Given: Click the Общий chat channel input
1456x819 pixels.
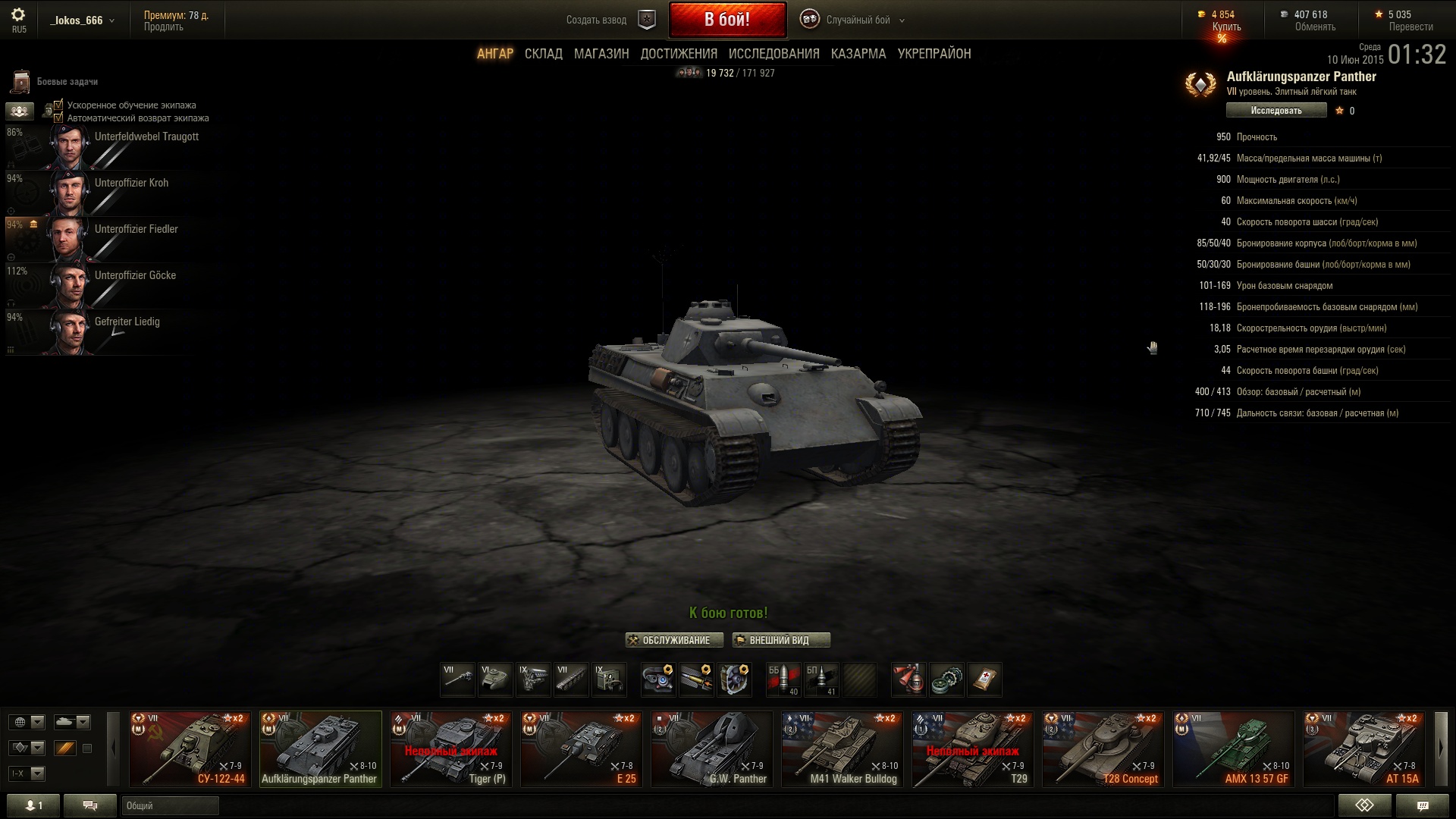Looking at the screenshot, I should (171, 805).
